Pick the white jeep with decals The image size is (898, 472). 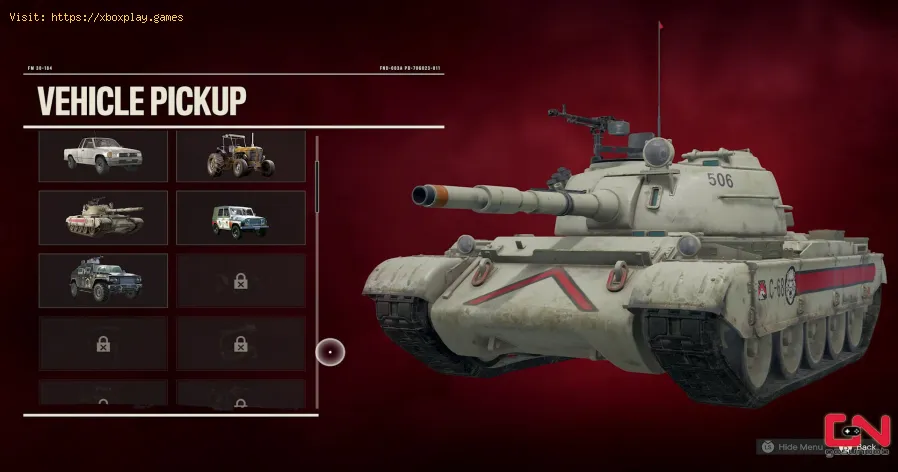240,218
